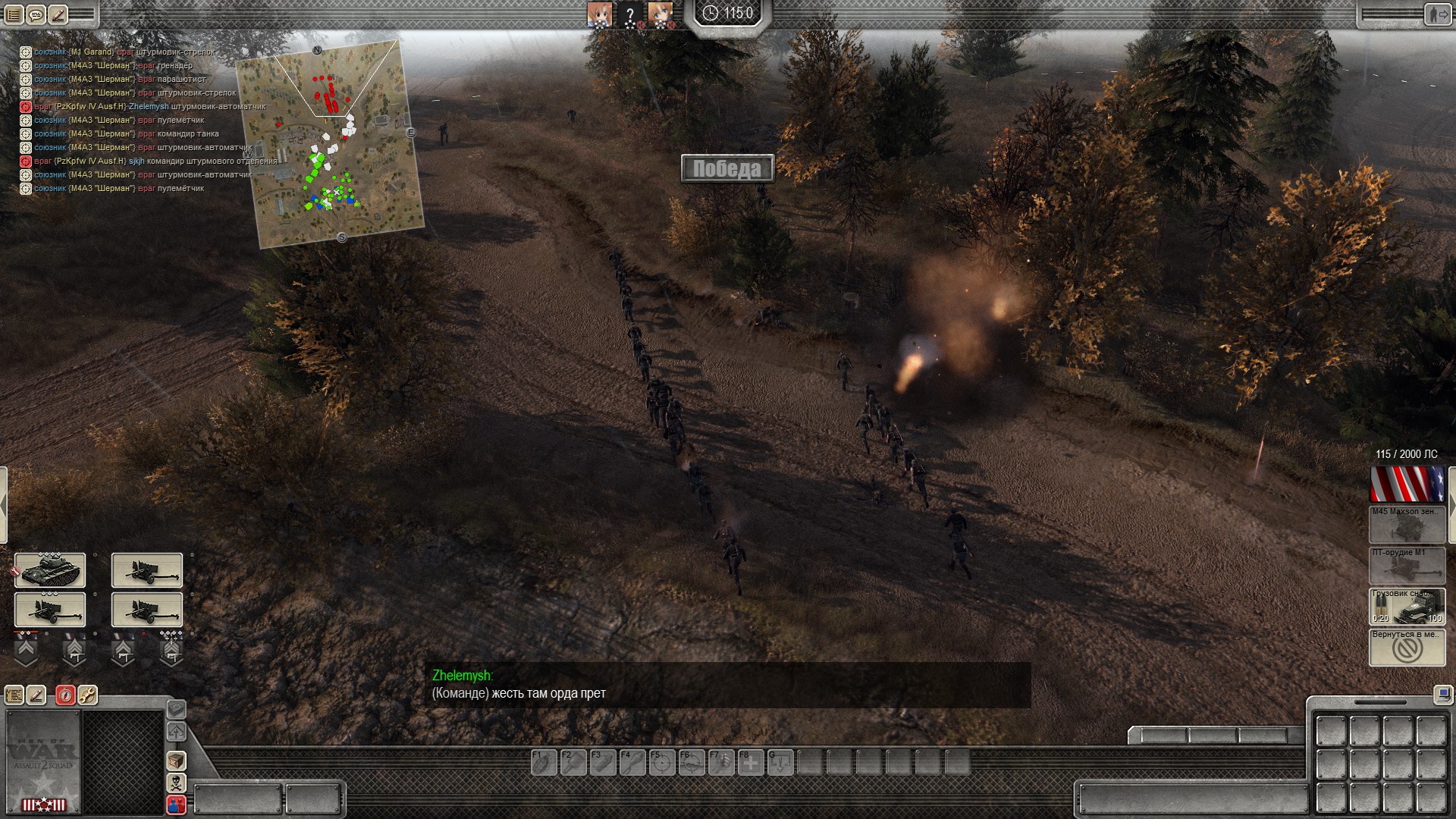Call in the M1 anti-tank gun reinforcement
Image resolution: width=1456 pixels, height=819 pixels.
point(1407,565)
